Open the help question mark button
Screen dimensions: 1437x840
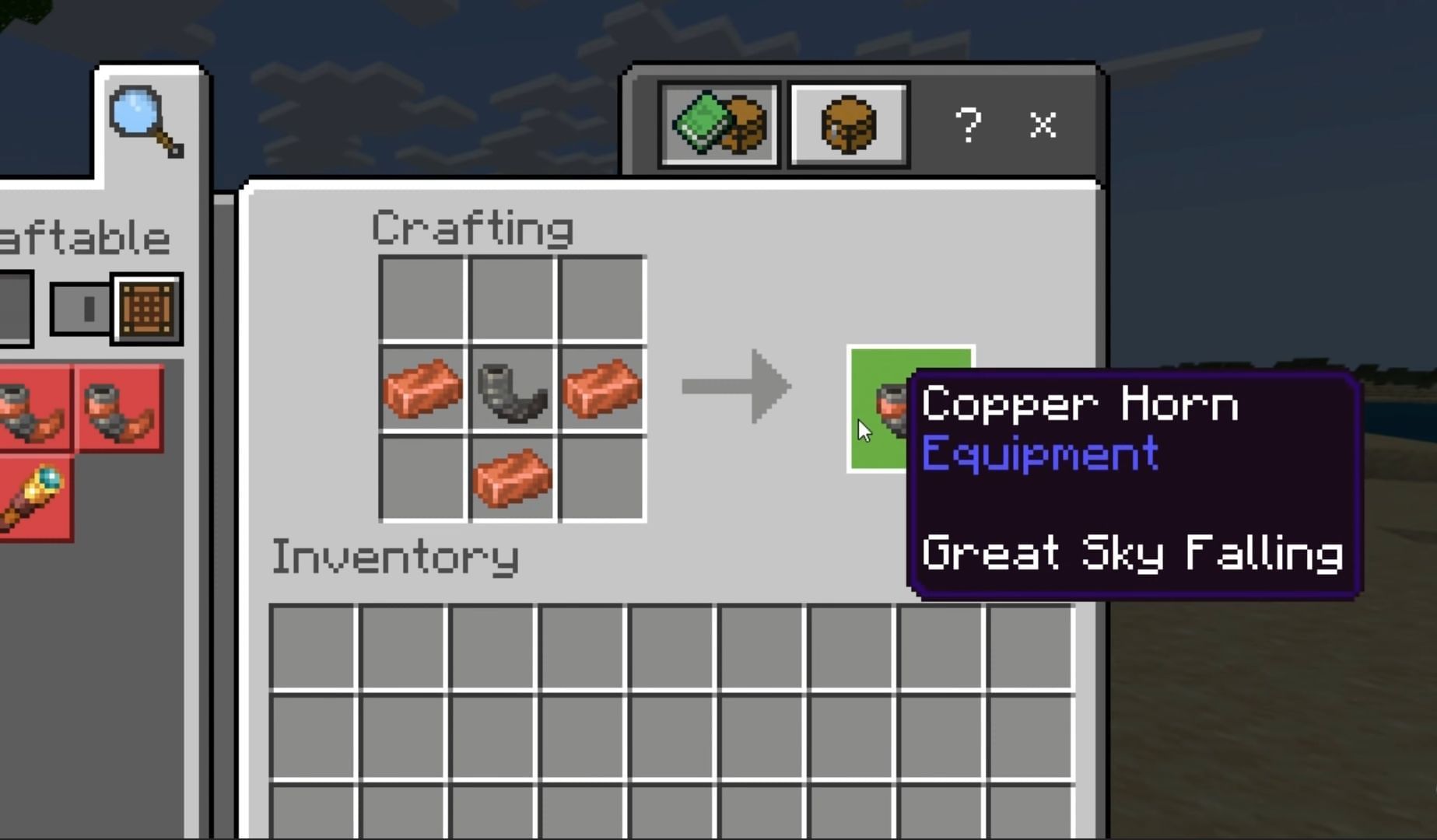coord(967,124)
